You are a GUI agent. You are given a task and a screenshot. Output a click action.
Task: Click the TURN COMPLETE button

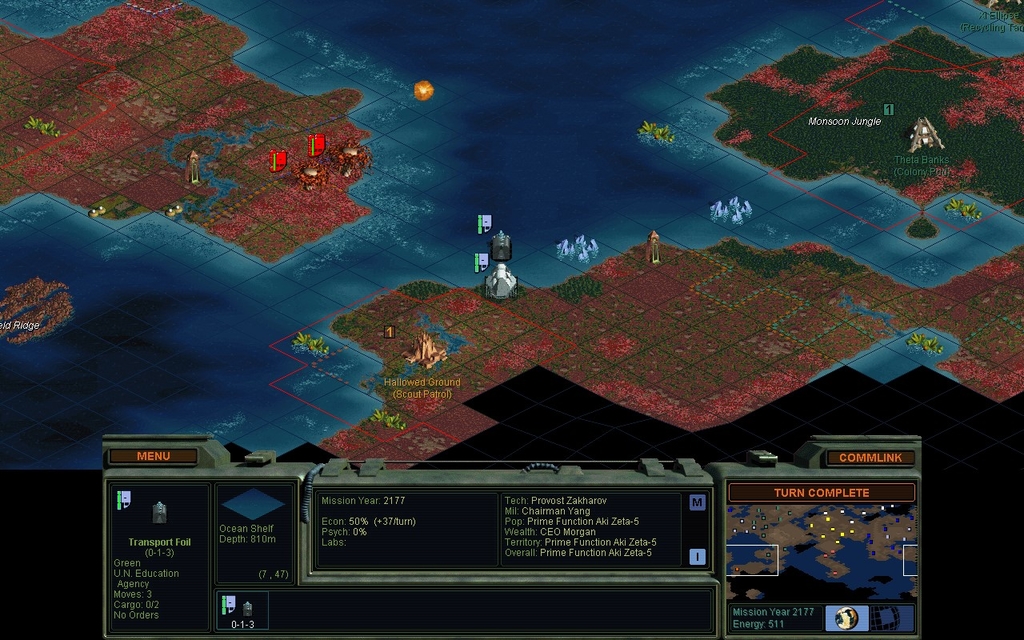(x=821, y=492)
